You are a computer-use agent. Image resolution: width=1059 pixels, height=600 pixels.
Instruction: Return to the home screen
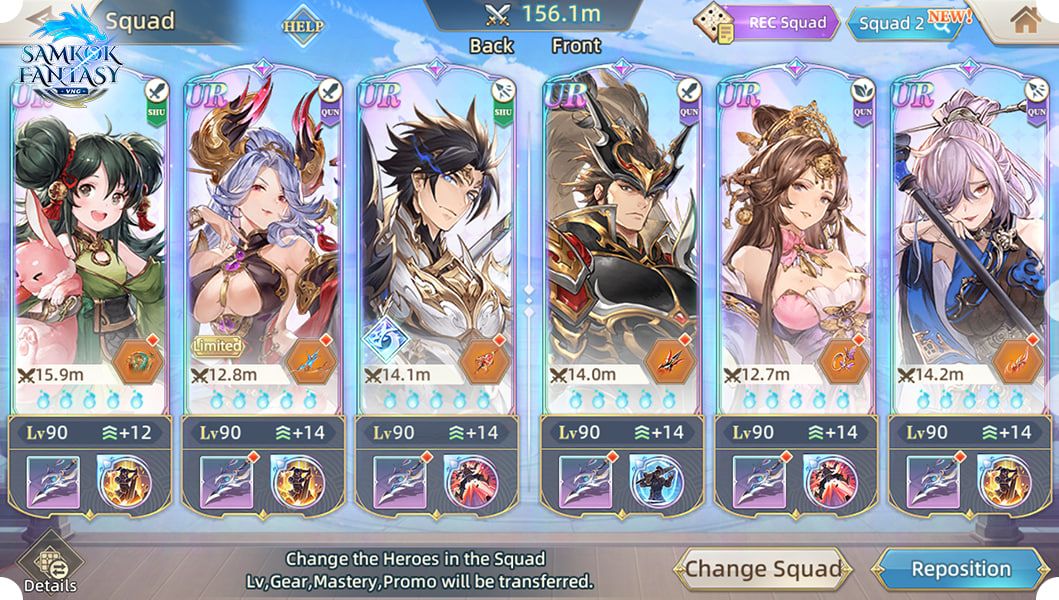(1025, 20)
